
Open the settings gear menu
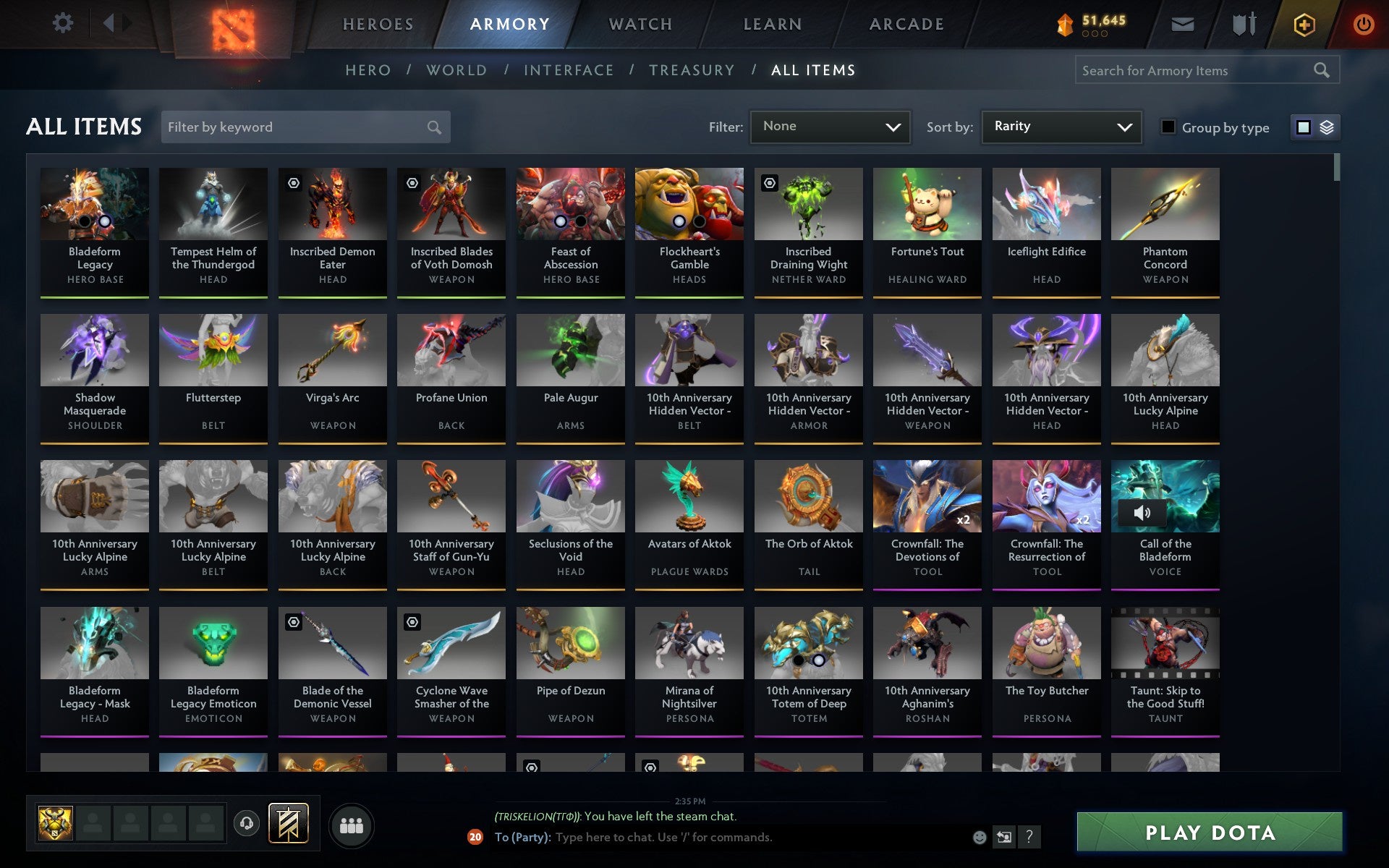64,23
